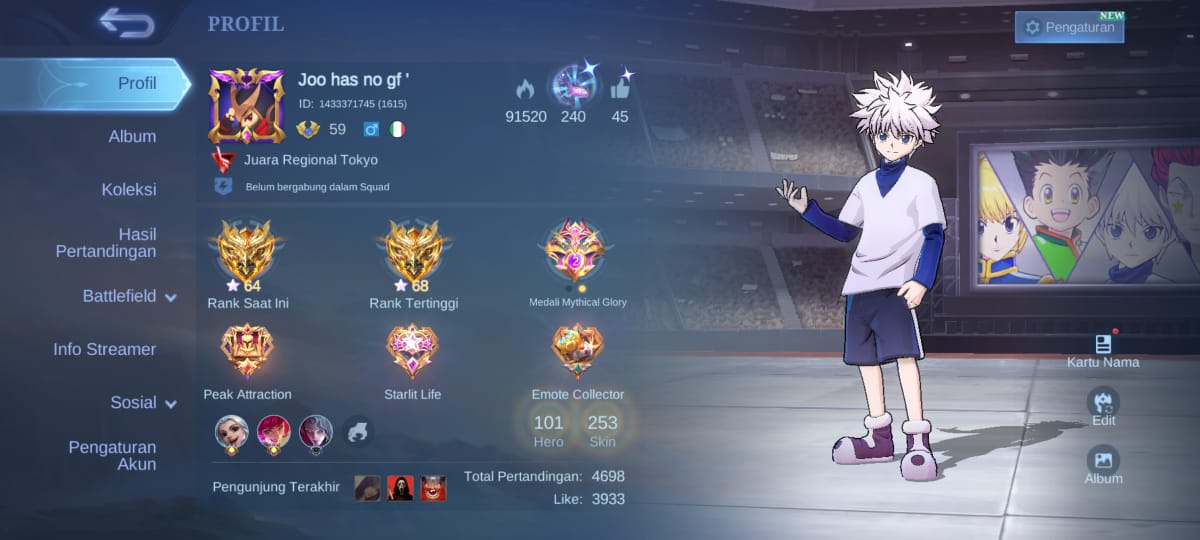The image size is (1200, 540).
Task: Show the Hasil Pertandingan tab
Action: pos(106,243)
